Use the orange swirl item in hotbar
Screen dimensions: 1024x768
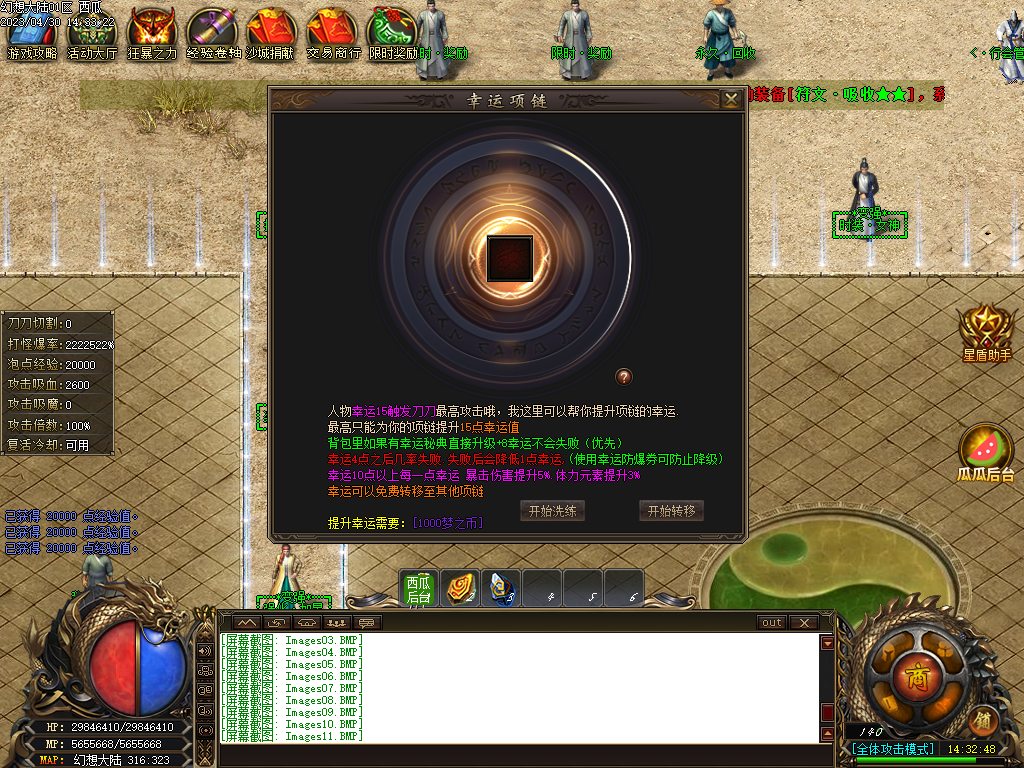(x=459, y=589)
